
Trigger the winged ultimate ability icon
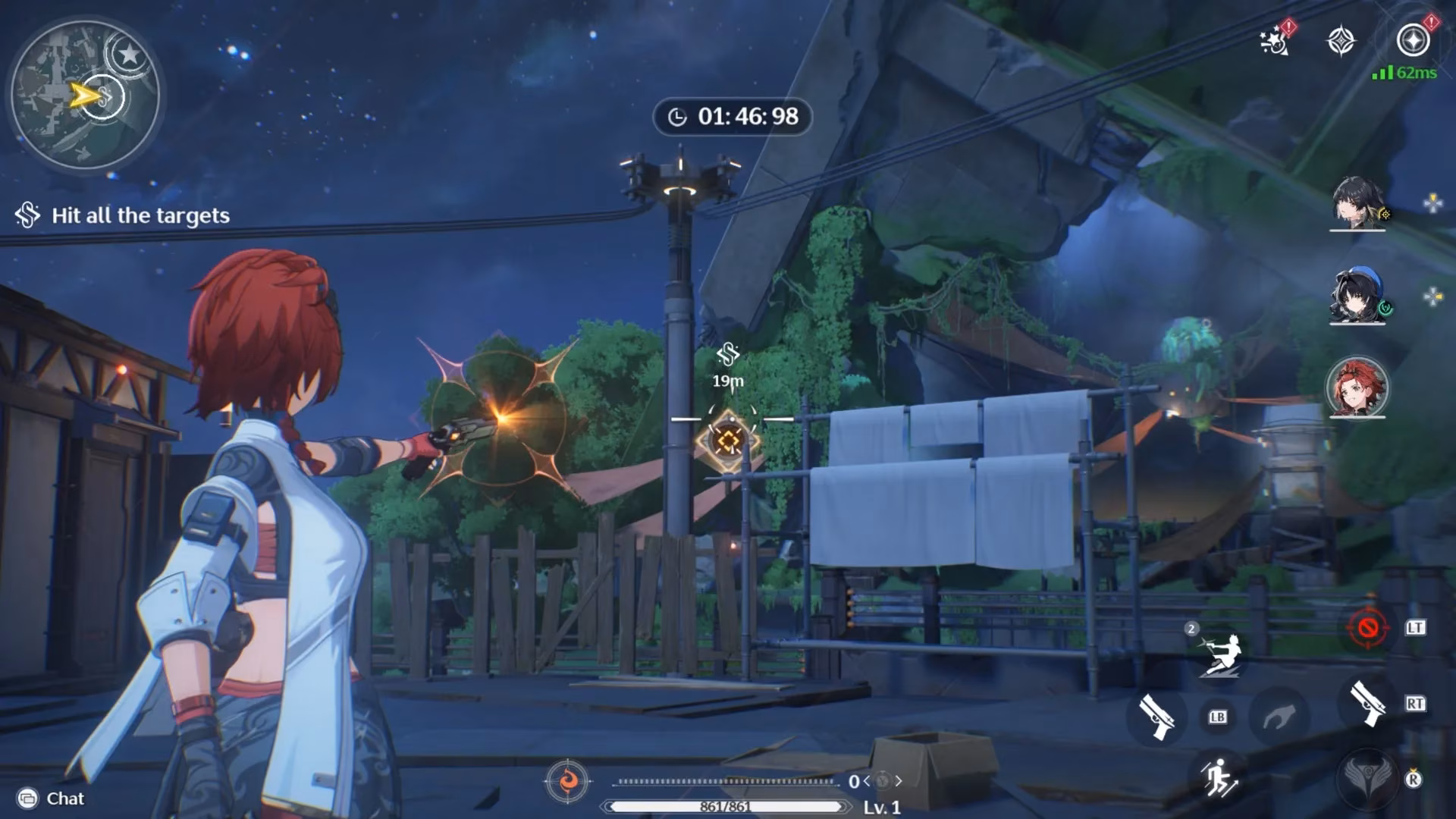[1369, 778]
